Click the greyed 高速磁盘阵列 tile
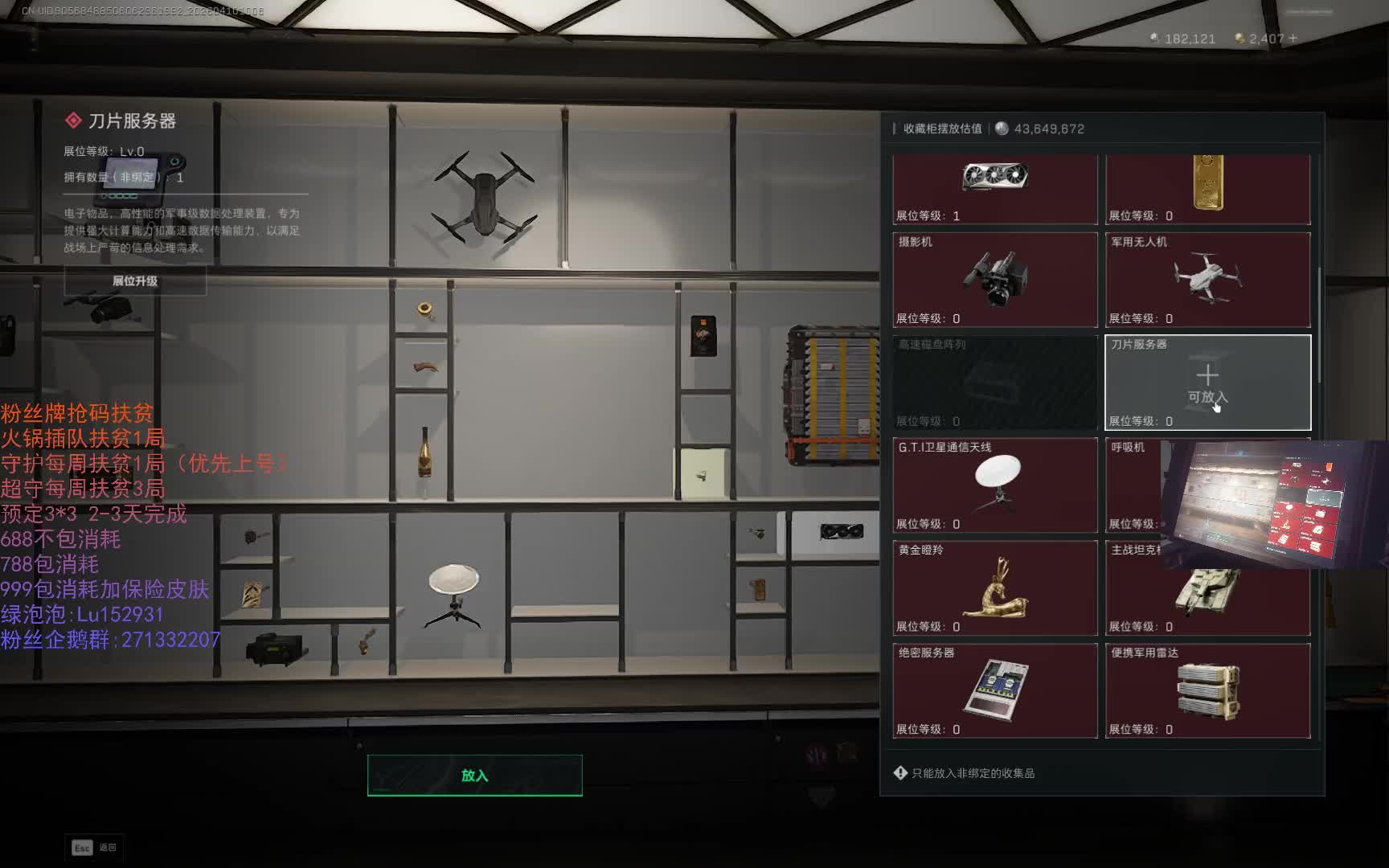1389x868 pixels. 995,383
